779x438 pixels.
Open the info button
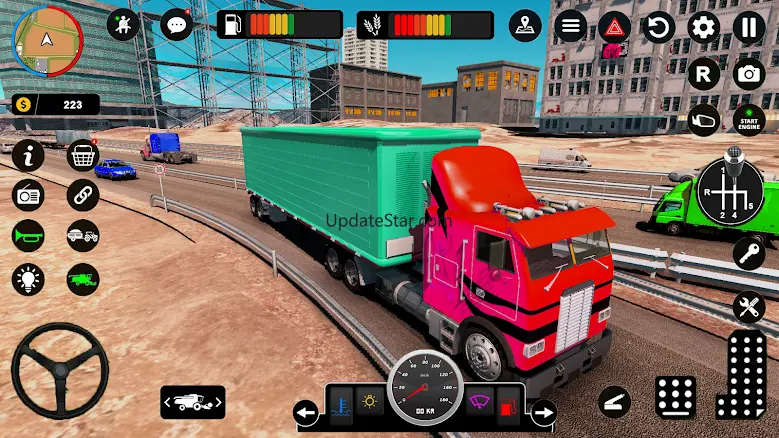click(29, 155)
